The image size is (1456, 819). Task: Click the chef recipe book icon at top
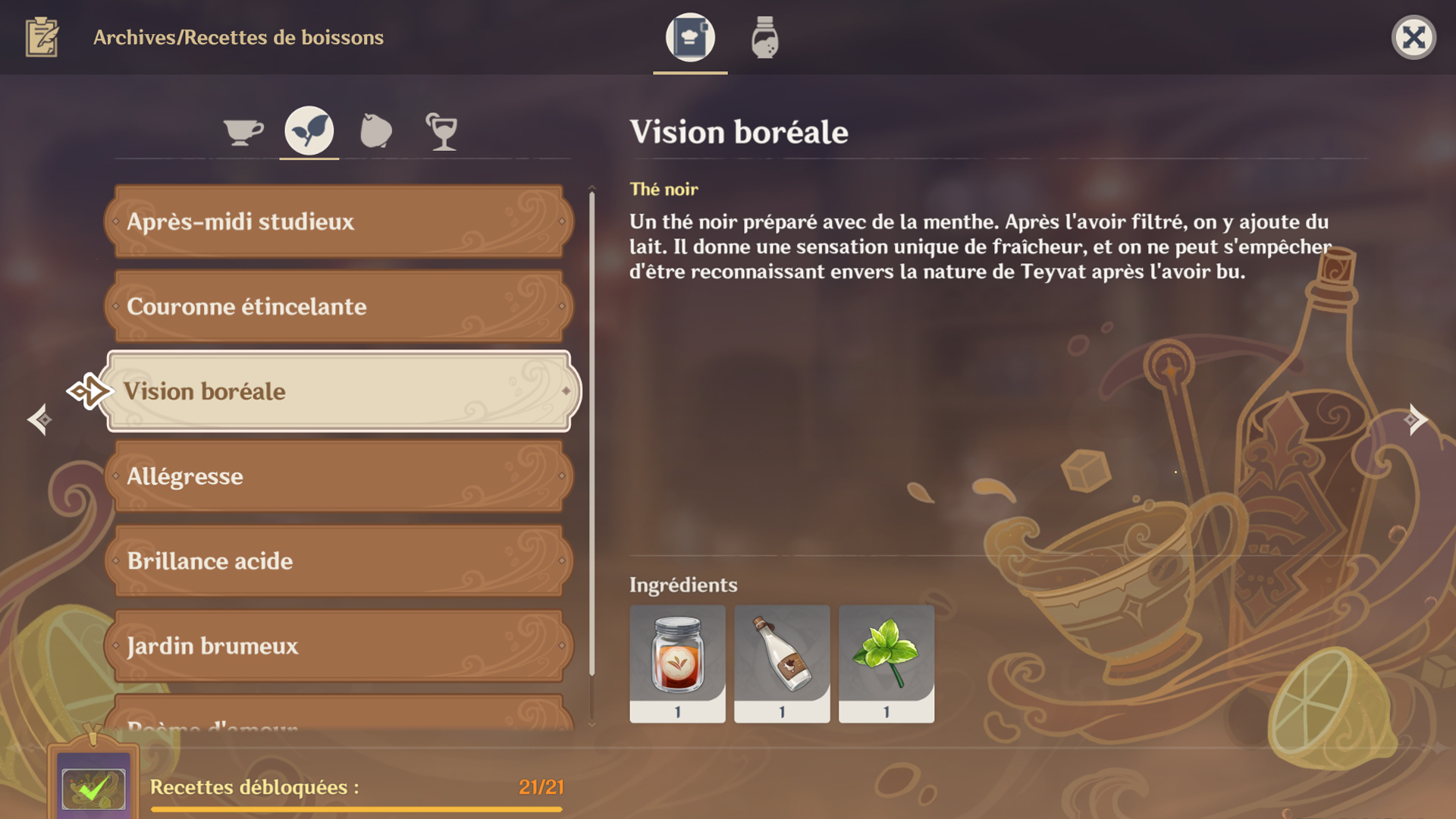point(689,36)
